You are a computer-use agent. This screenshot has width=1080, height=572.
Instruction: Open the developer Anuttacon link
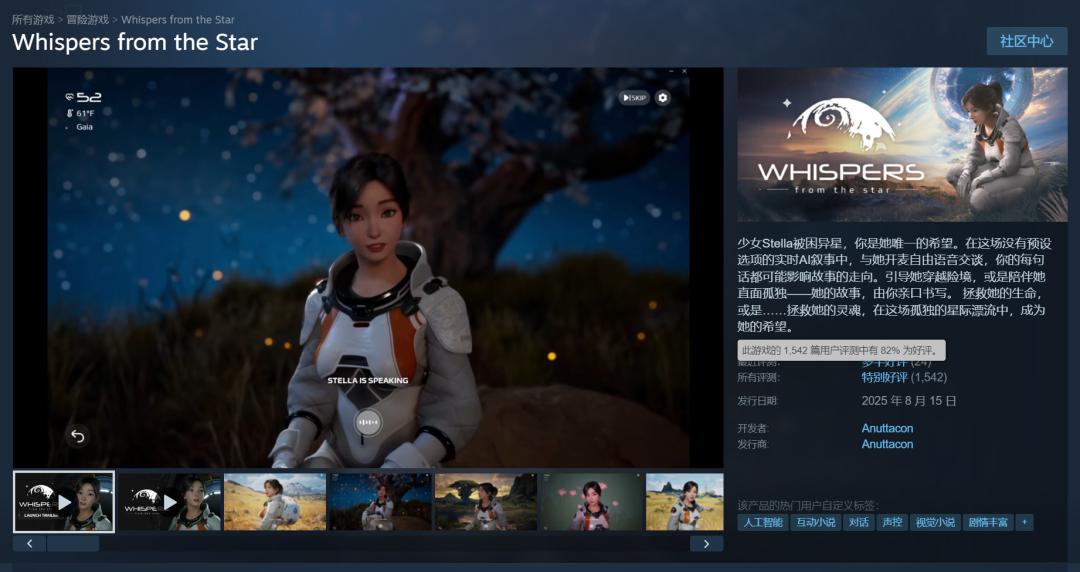(887, 428)
